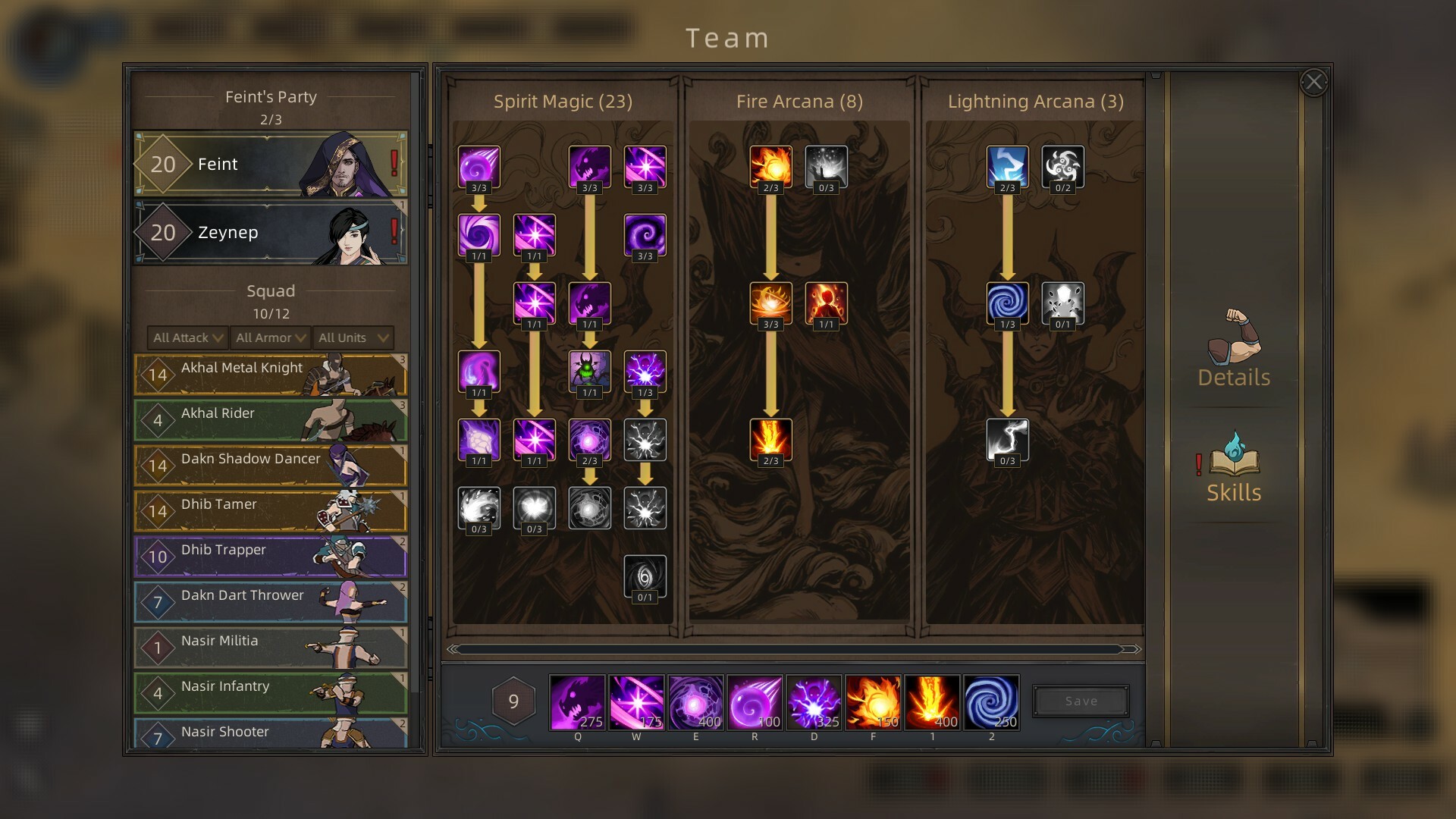This screenshot has height=819, width=1456.
Task: Select the Q hotbar skill costing 275
Action: [577, 702]
